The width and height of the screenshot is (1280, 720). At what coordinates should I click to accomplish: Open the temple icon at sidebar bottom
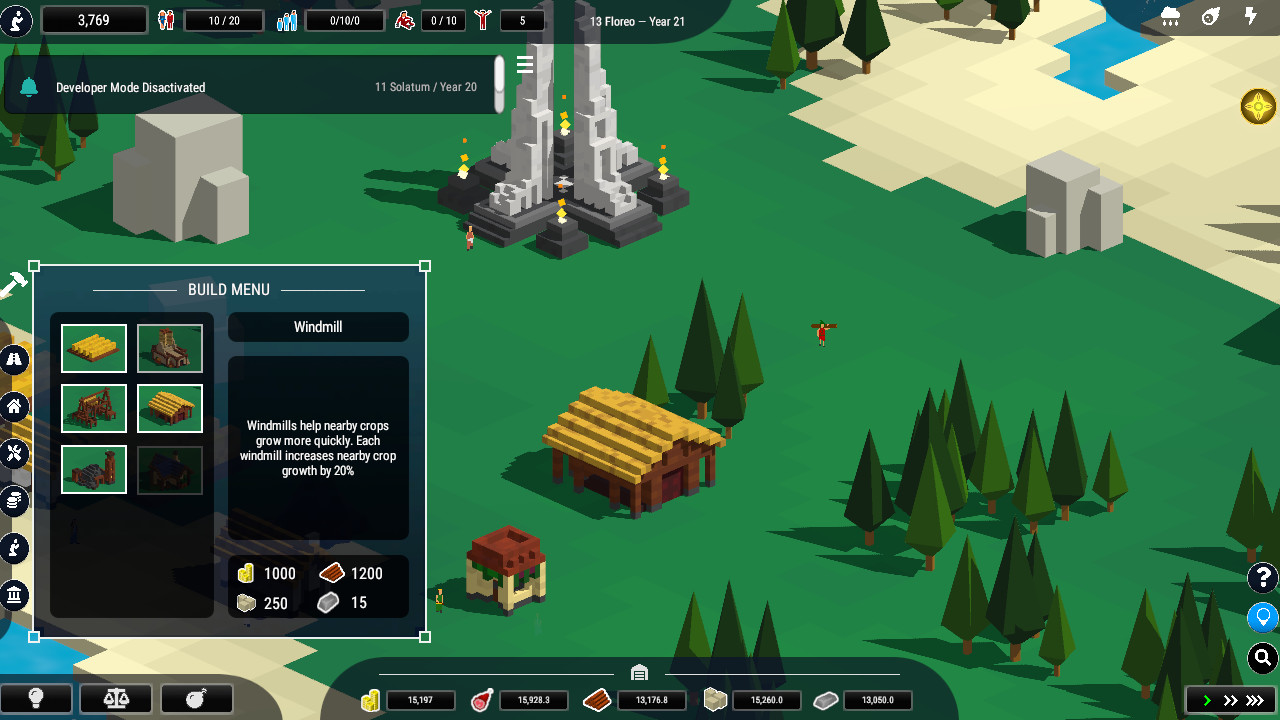click(x=14, y=595)
